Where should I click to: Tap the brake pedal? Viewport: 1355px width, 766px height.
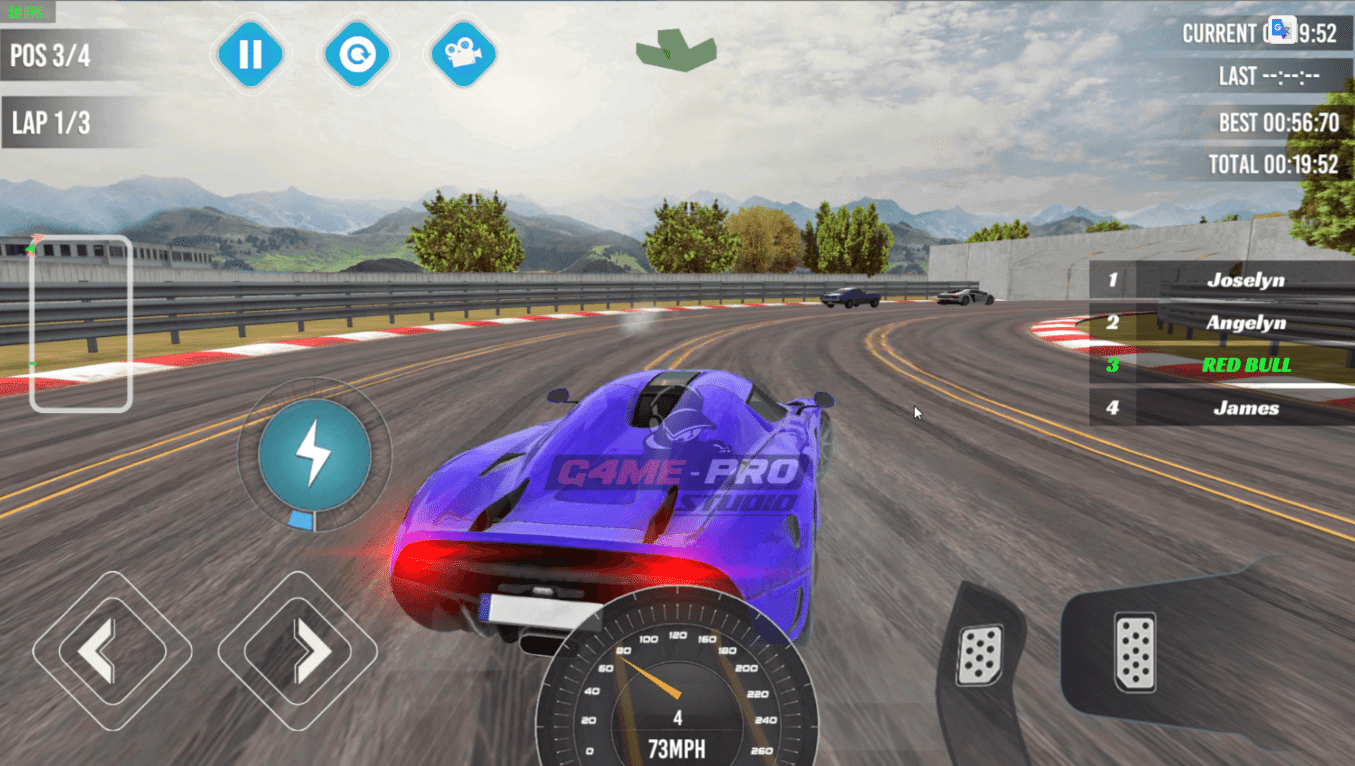(x=979, y=655)
